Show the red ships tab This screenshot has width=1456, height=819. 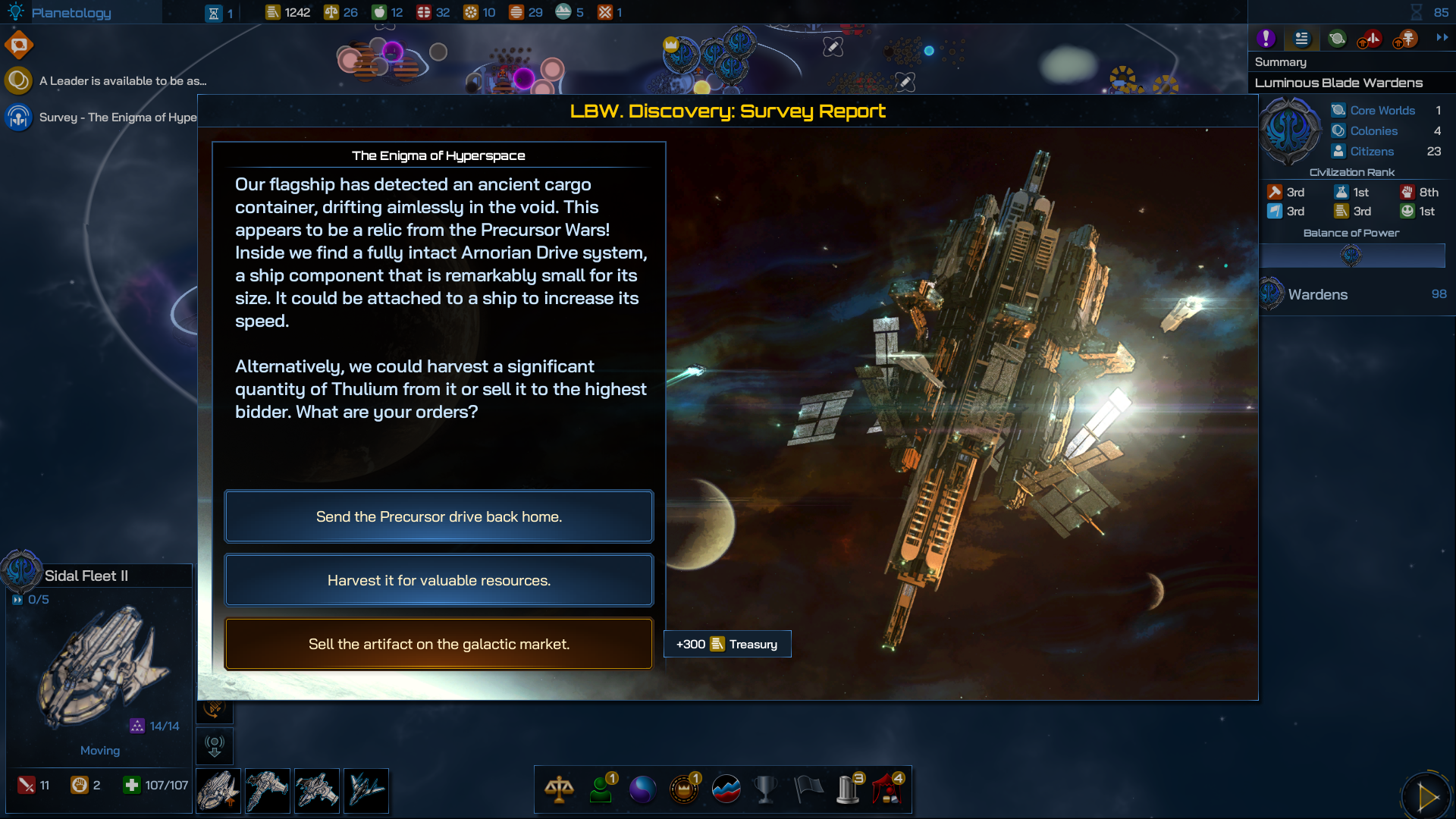(x=1371, y=38)
